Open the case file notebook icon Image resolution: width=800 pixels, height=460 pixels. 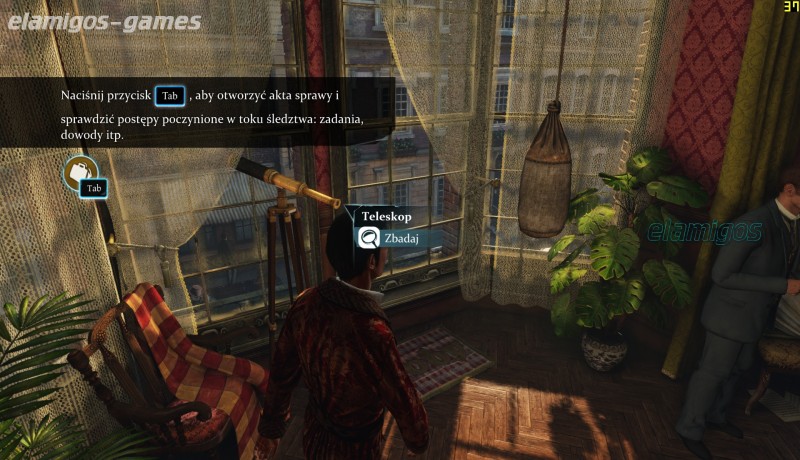pyautogui.click(x=78, y=173)
